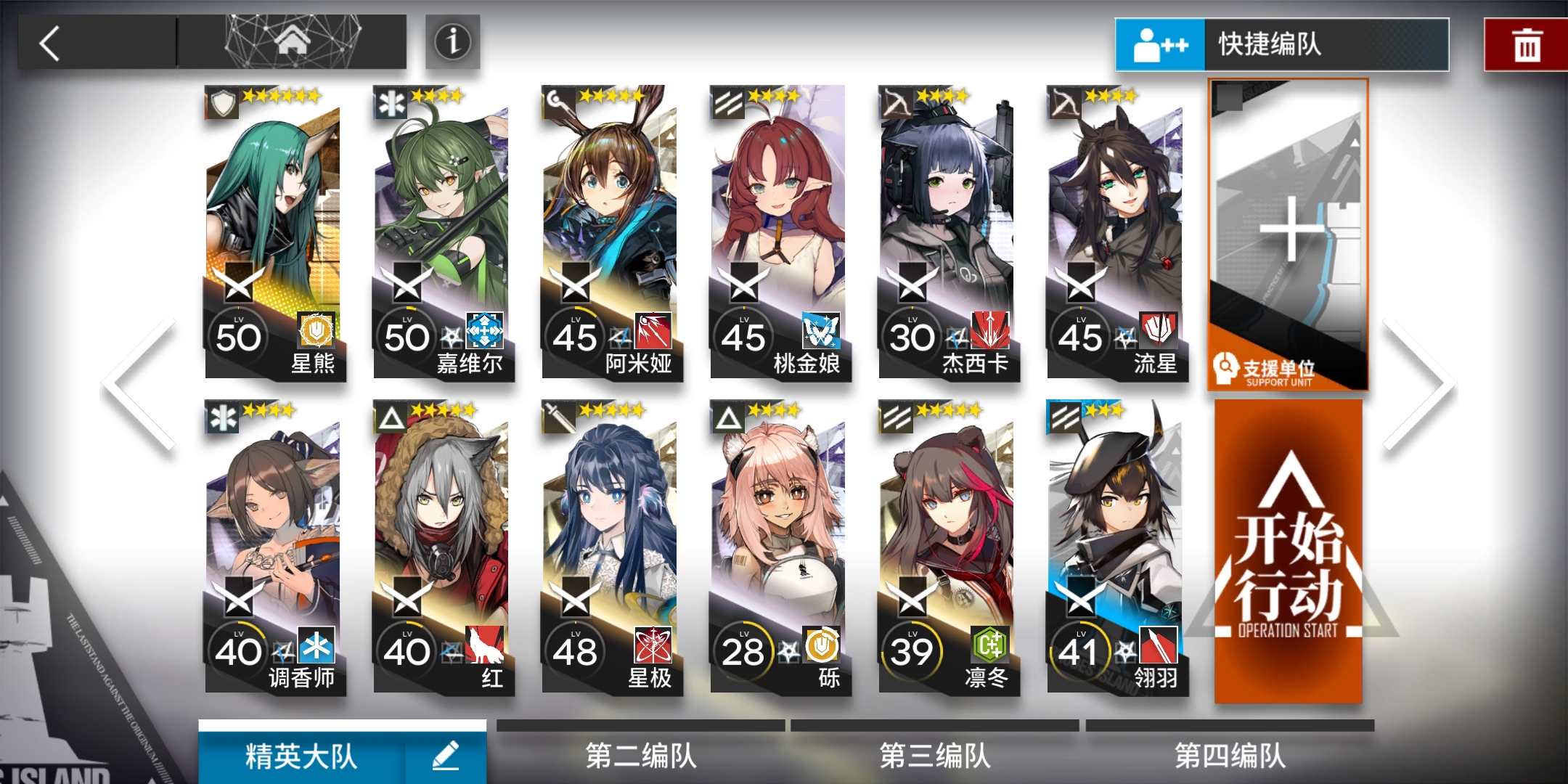Rename squad with the pencil icon

[x=446, y=756]
